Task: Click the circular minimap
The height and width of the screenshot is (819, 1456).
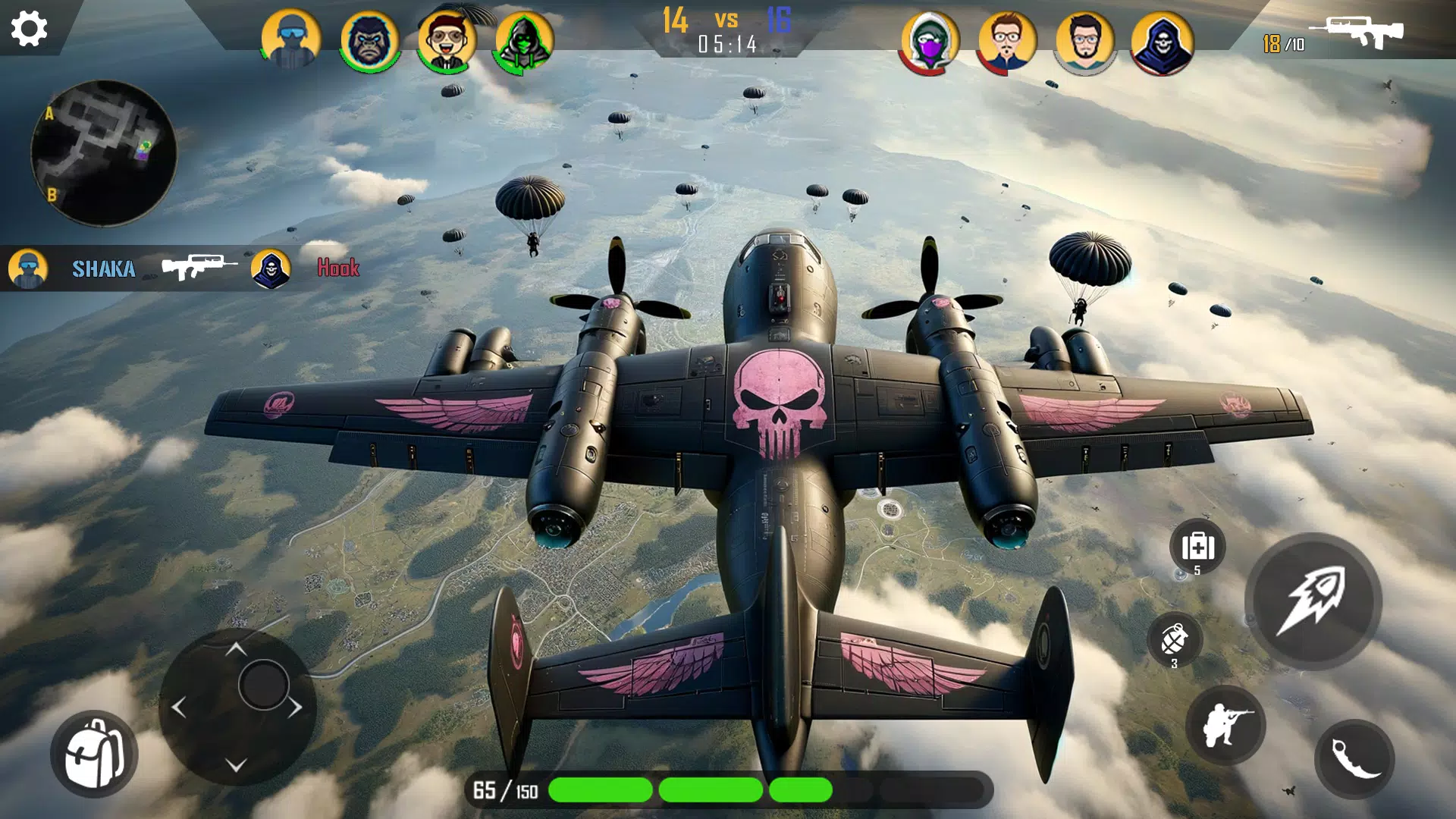Action: tap(104, 153)
